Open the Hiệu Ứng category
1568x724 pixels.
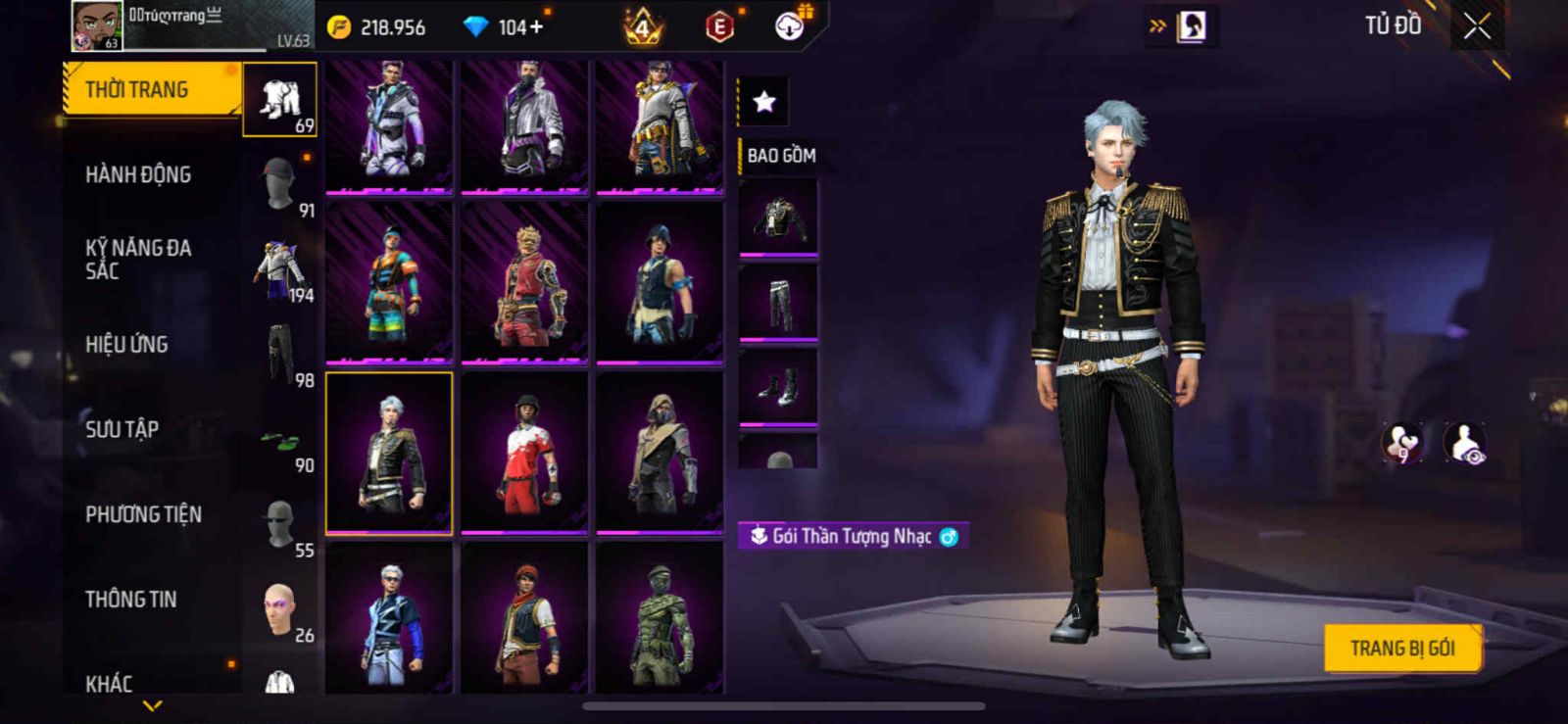[x=126, y=345]
